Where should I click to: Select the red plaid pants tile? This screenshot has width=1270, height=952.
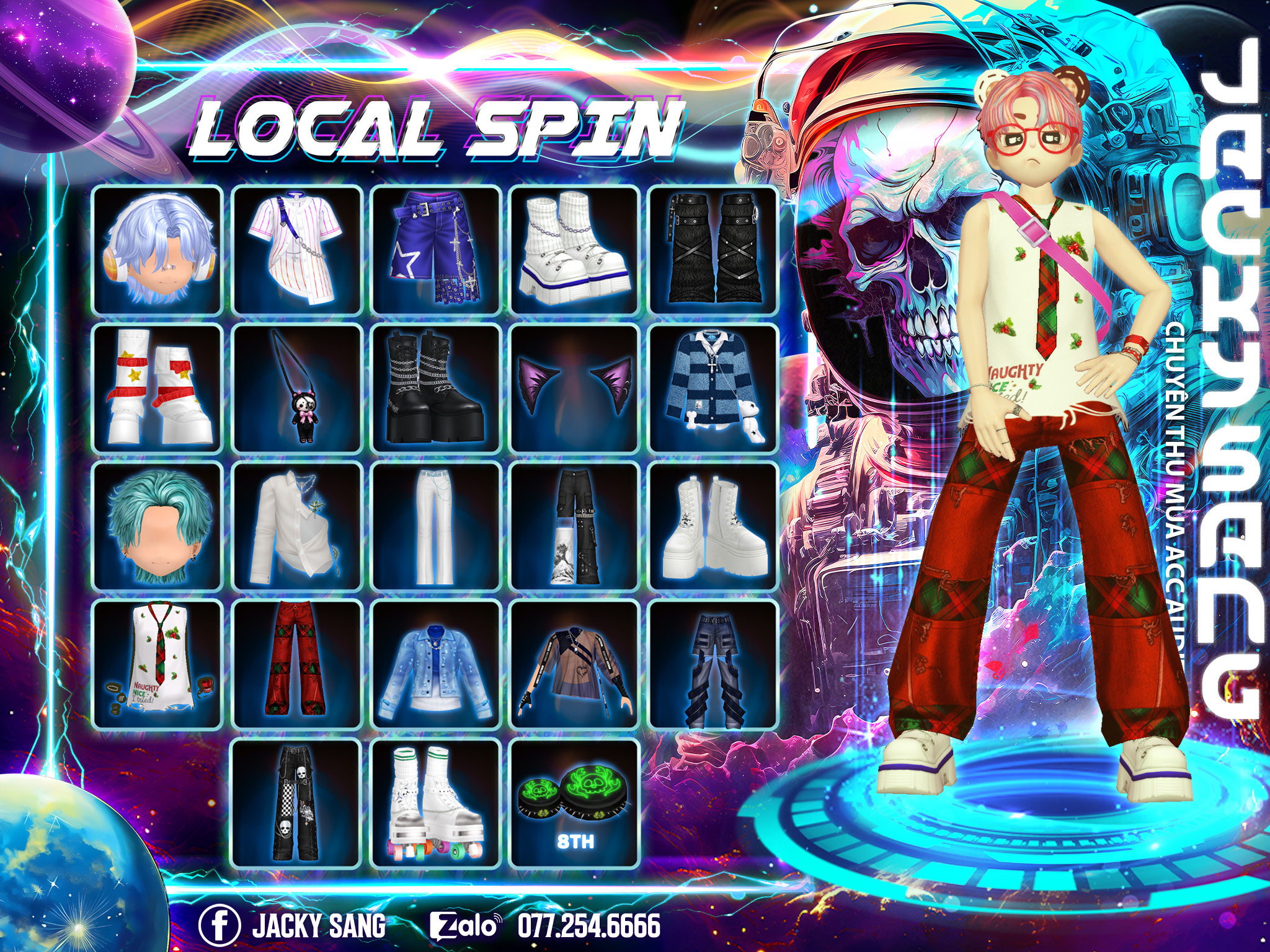coord(296,665)
